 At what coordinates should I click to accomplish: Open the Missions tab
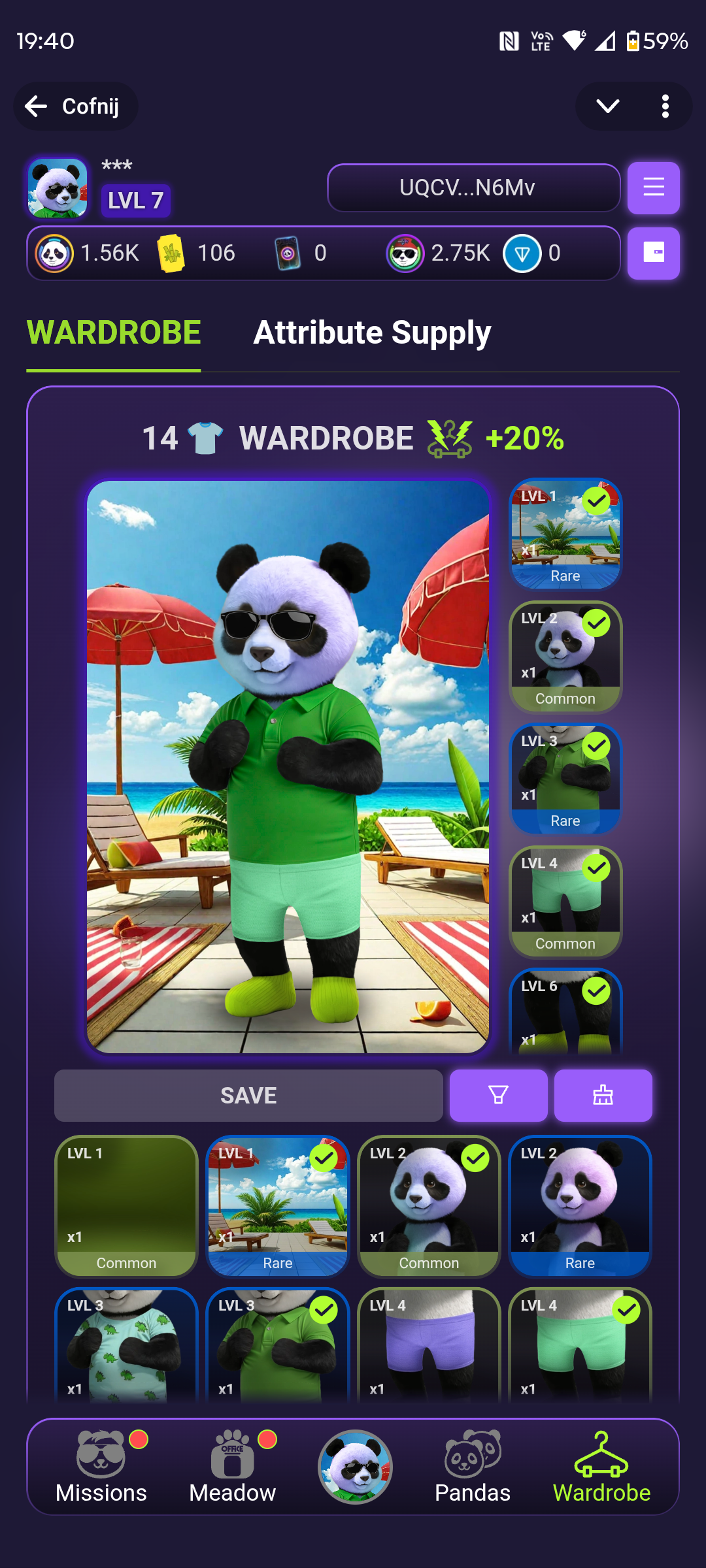tap(101, 1467)
